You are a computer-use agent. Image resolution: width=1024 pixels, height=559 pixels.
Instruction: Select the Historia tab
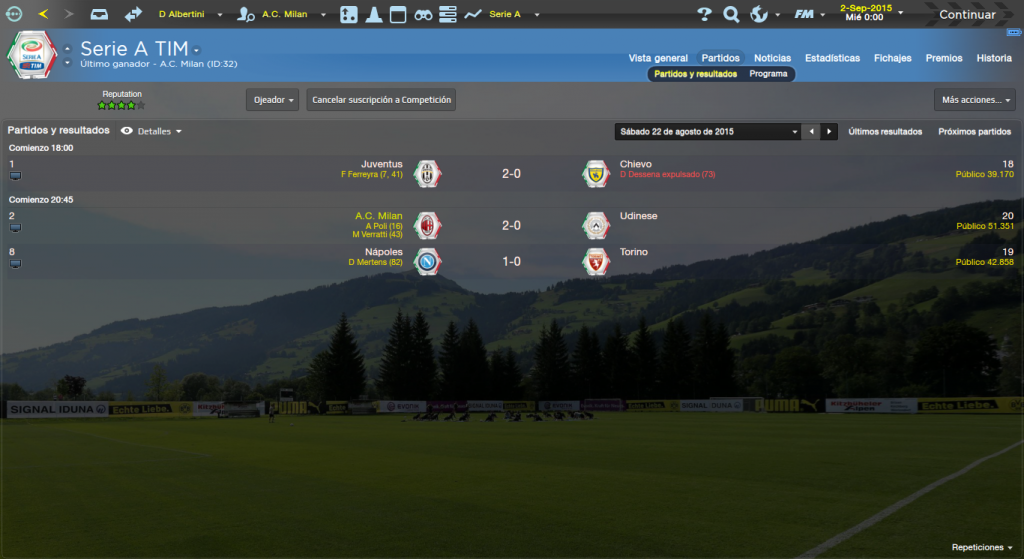point(994,58)
